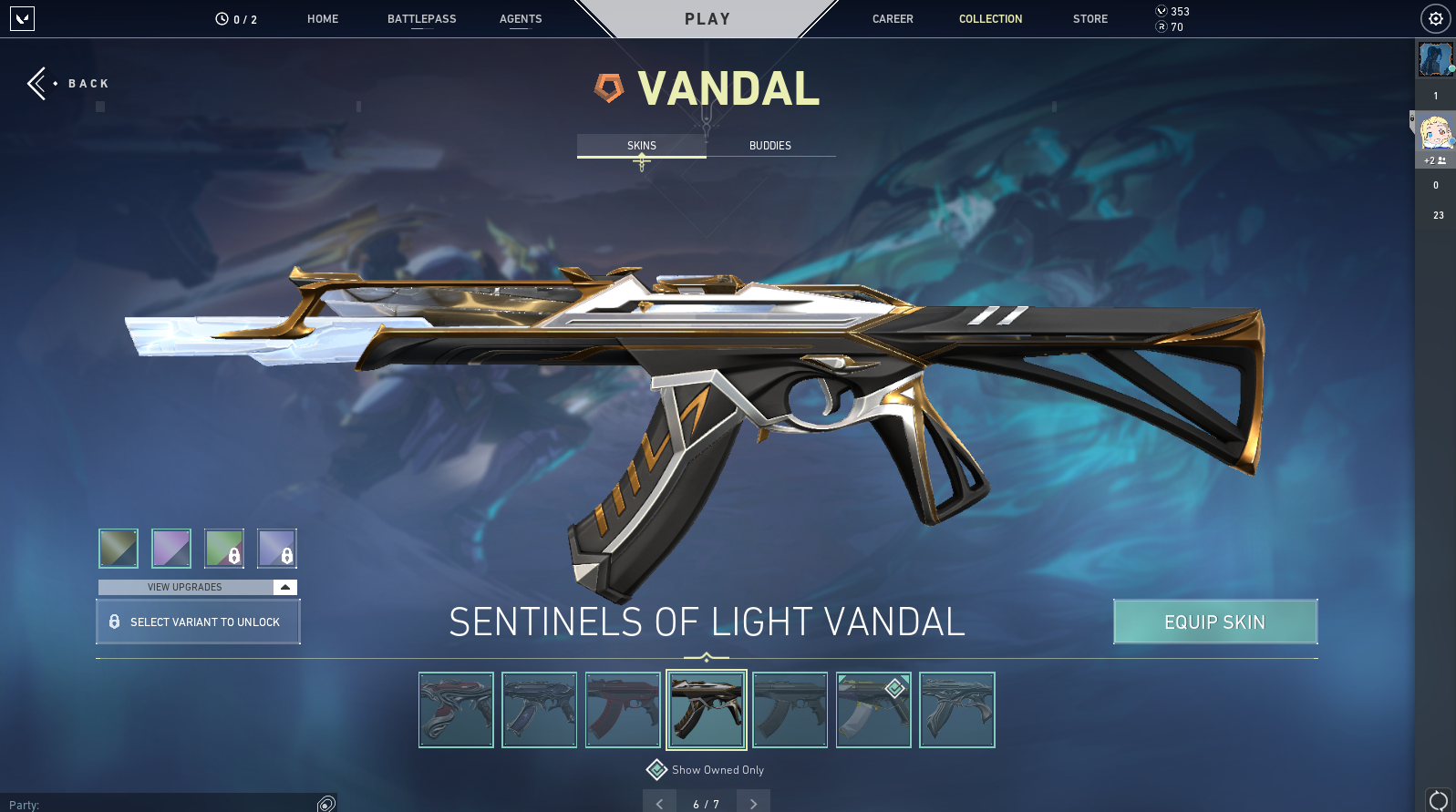Click the social party invite icon beside +2
Screen dimensions: 1456x812
(1441, 160)
